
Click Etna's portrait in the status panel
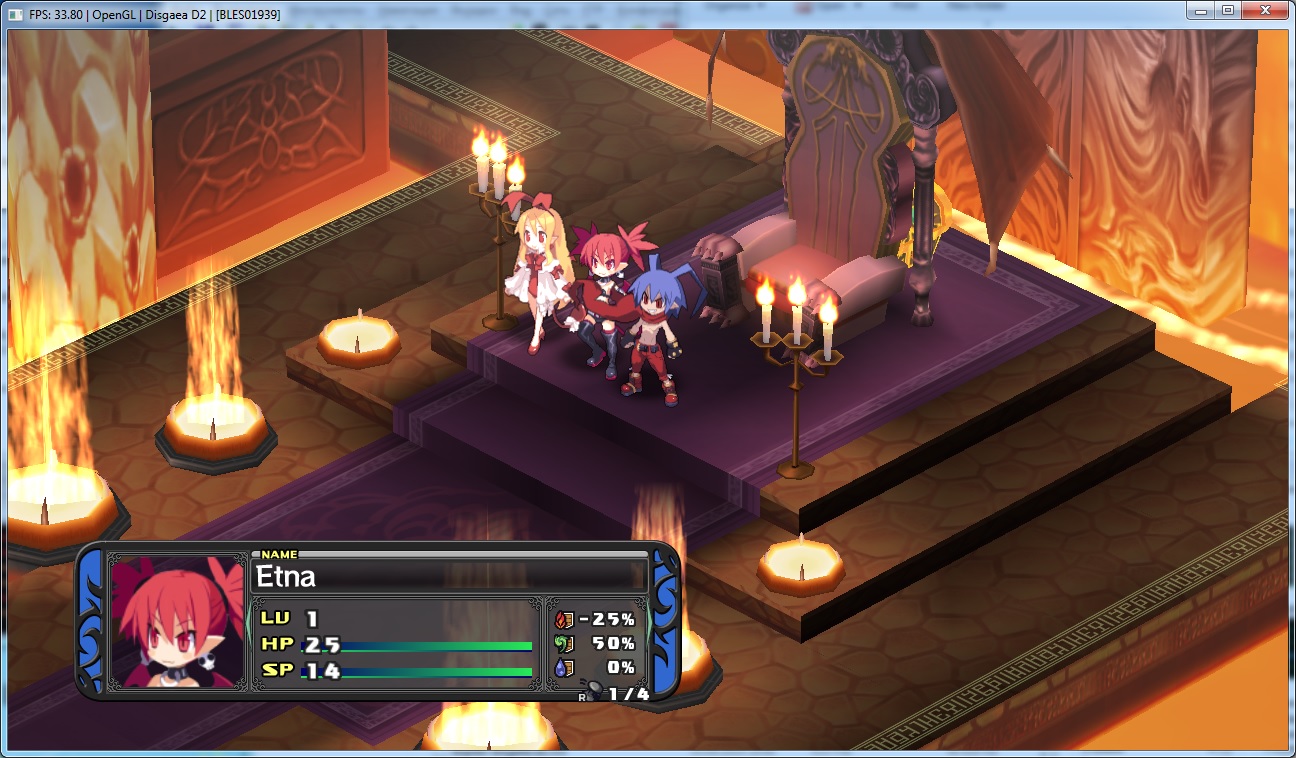click(x=177, y=622)
